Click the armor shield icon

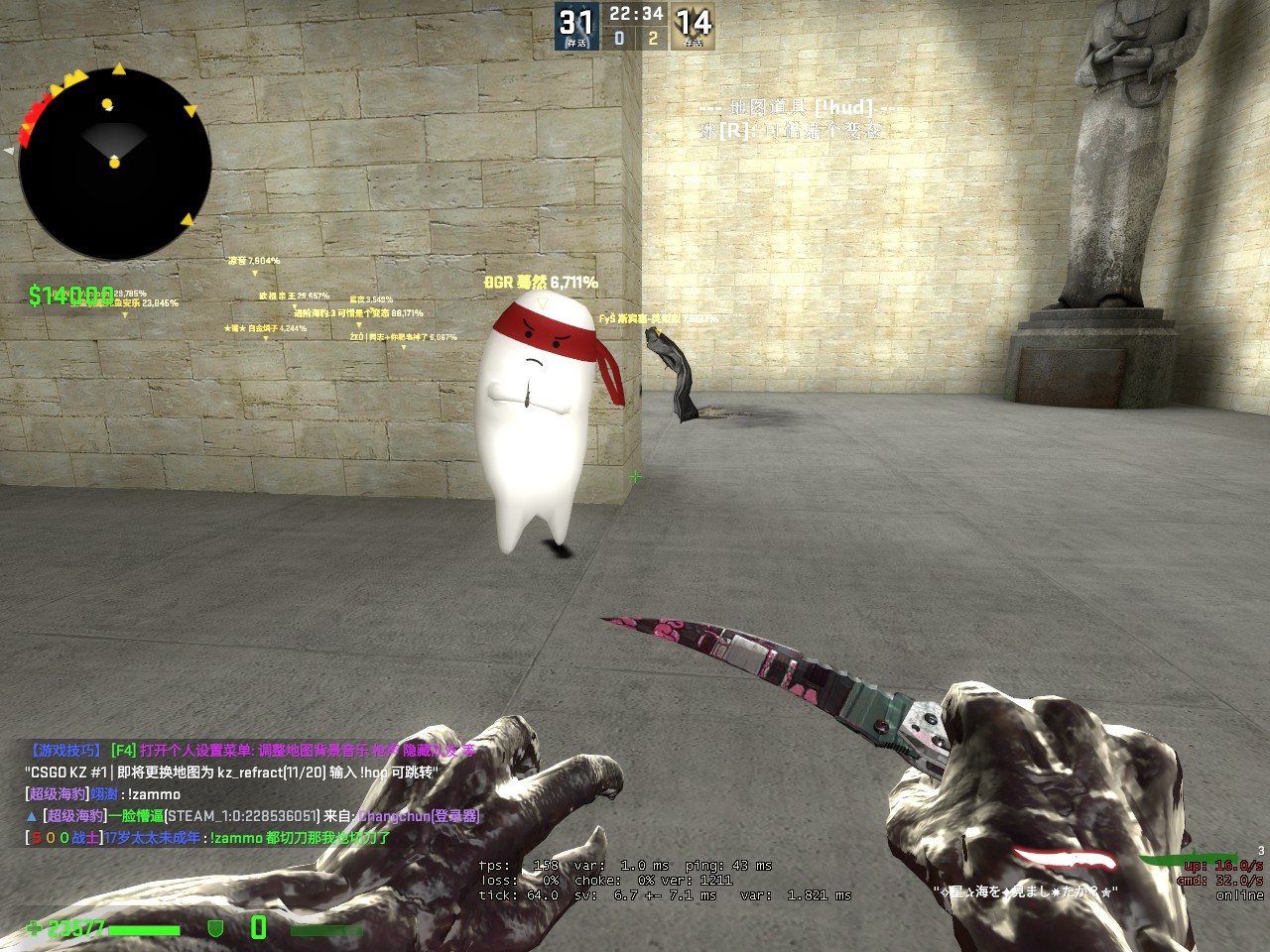click(214, 928)
